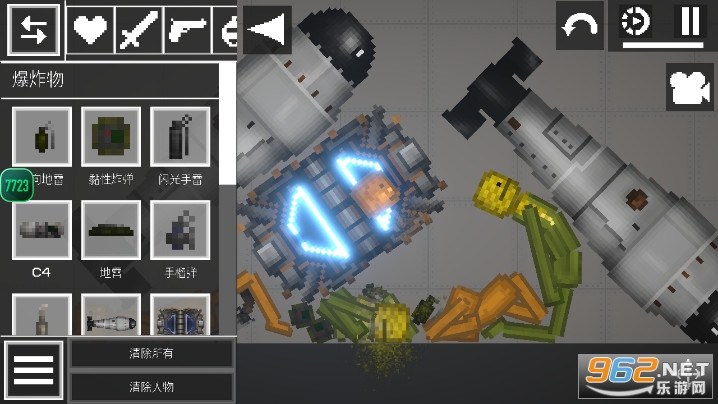Choose the hand grenade item

[x=179, y=231]
